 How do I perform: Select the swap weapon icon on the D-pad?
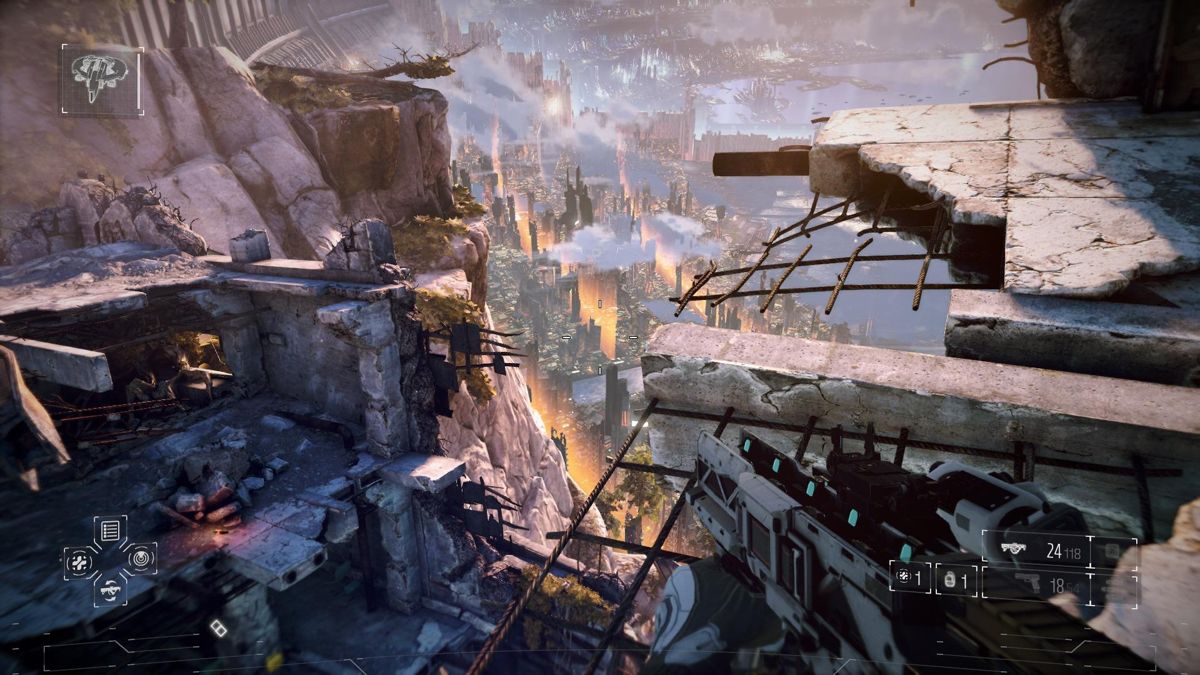(x=110, y=589)
